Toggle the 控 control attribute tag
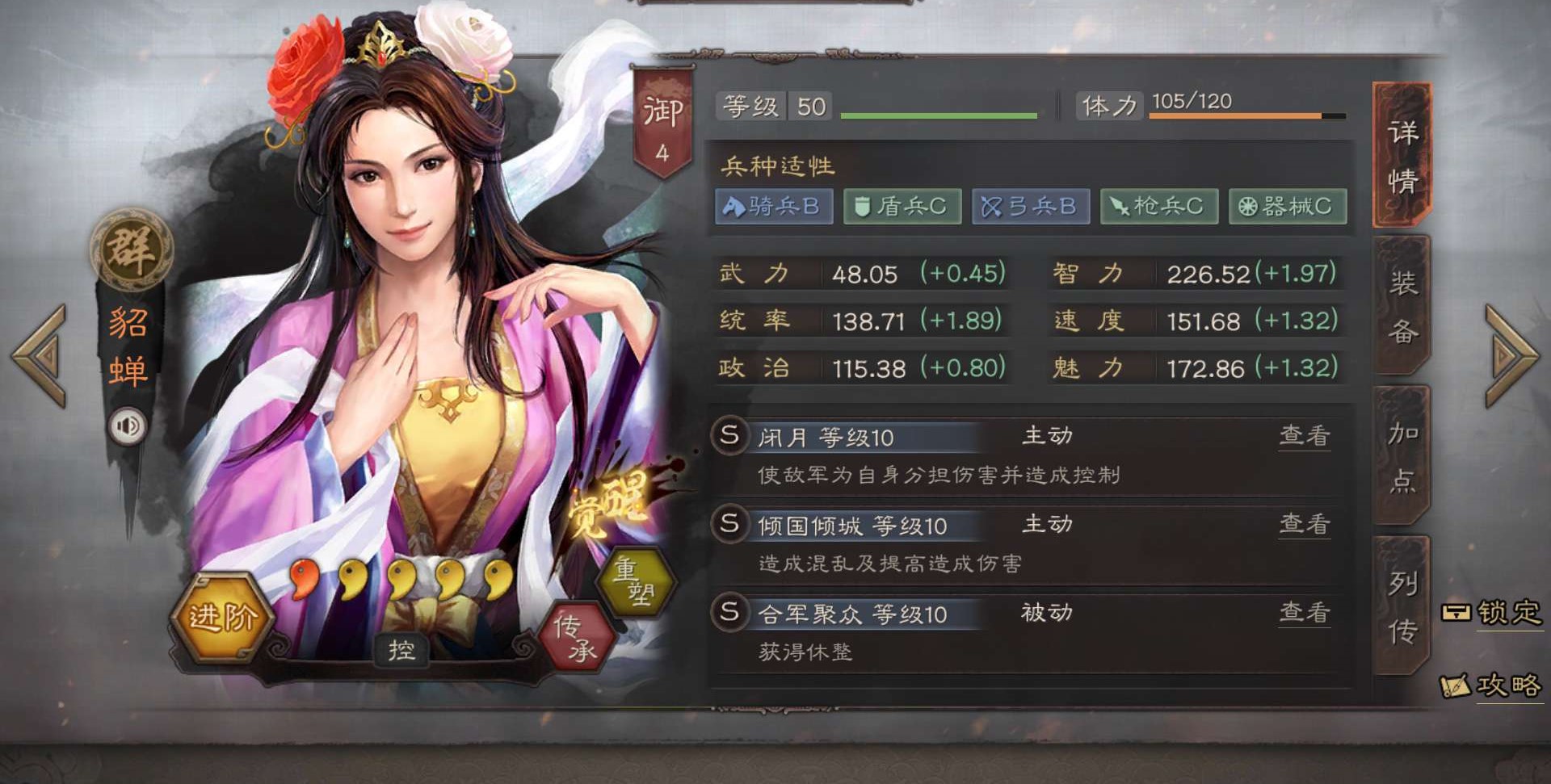 click(401, 651)
